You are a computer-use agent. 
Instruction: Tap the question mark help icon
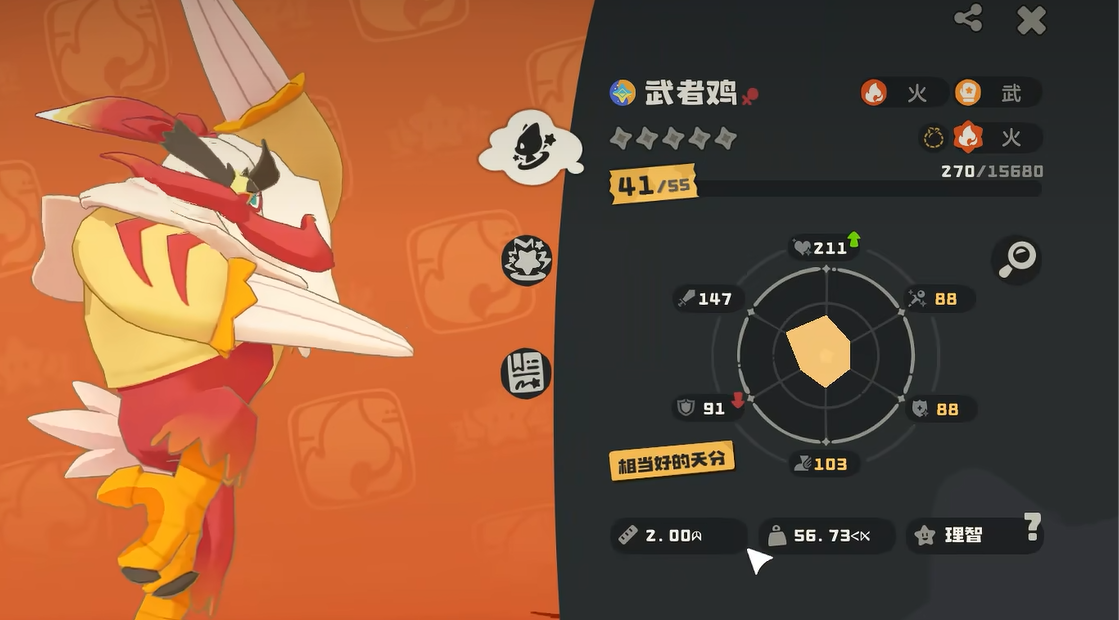point(1032,524)
